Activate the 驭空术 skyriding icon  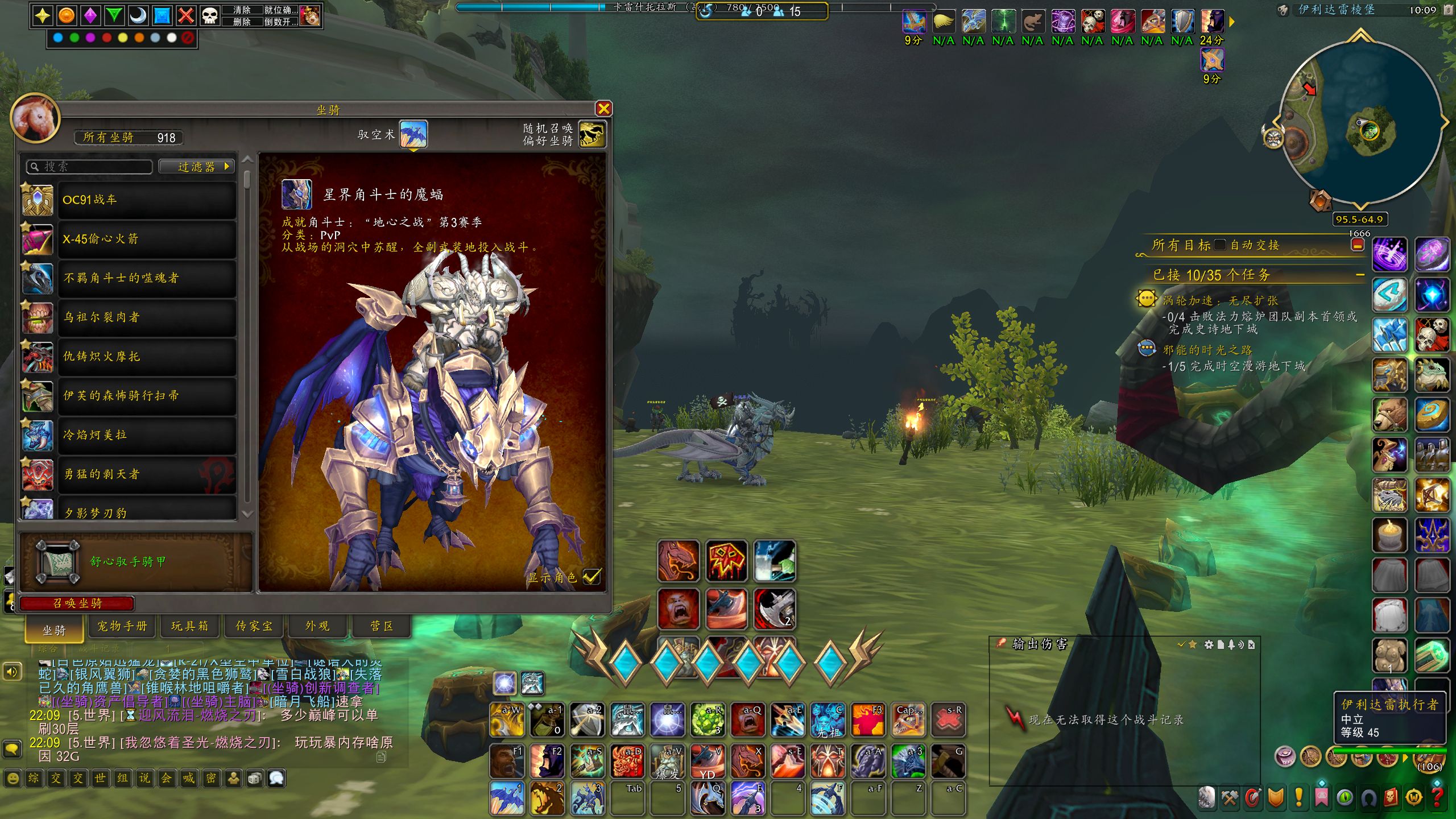tap(413, 135)
